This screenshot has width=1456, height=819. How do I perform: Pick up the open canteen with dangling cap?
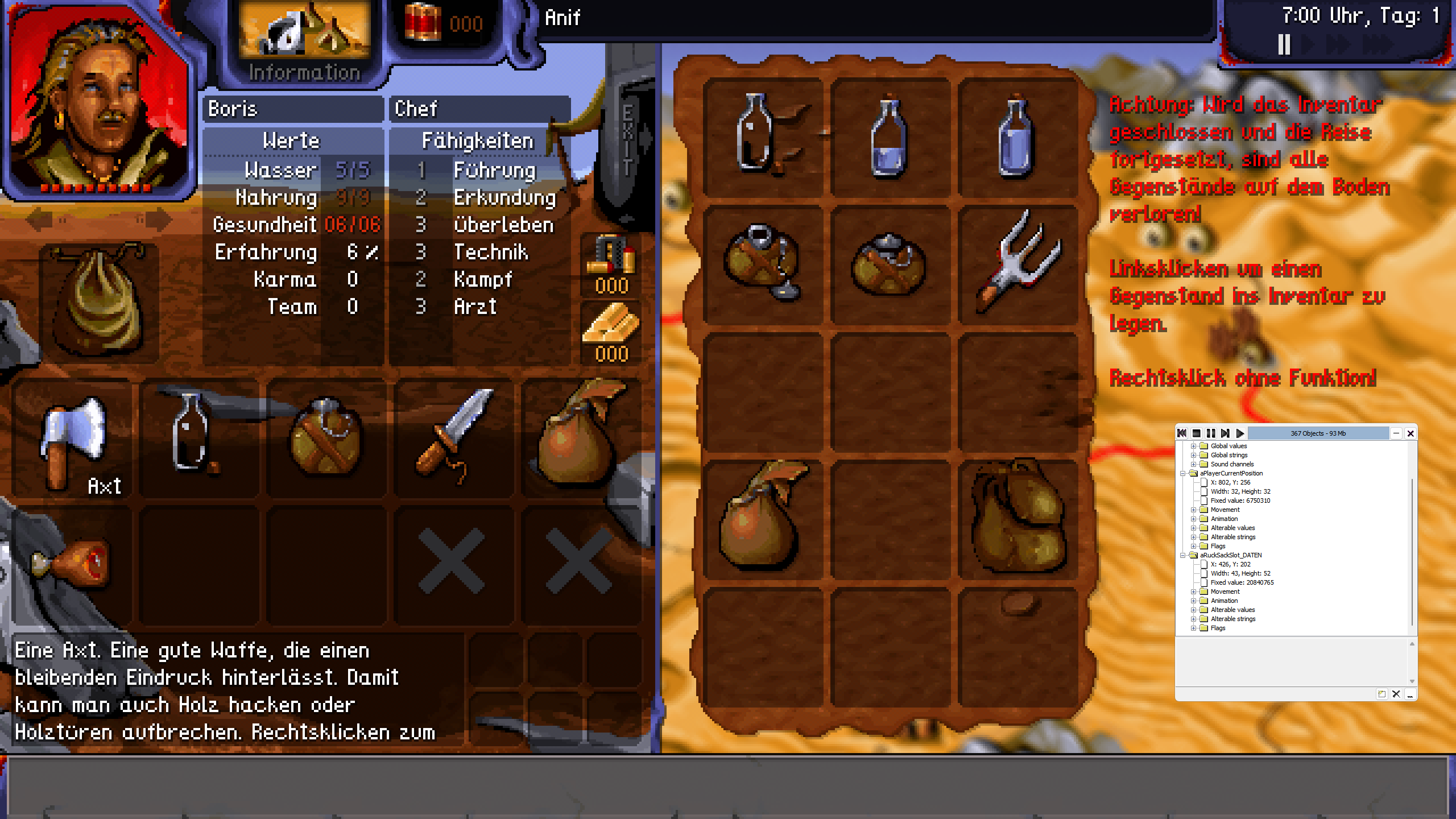(x=762, y=262)
